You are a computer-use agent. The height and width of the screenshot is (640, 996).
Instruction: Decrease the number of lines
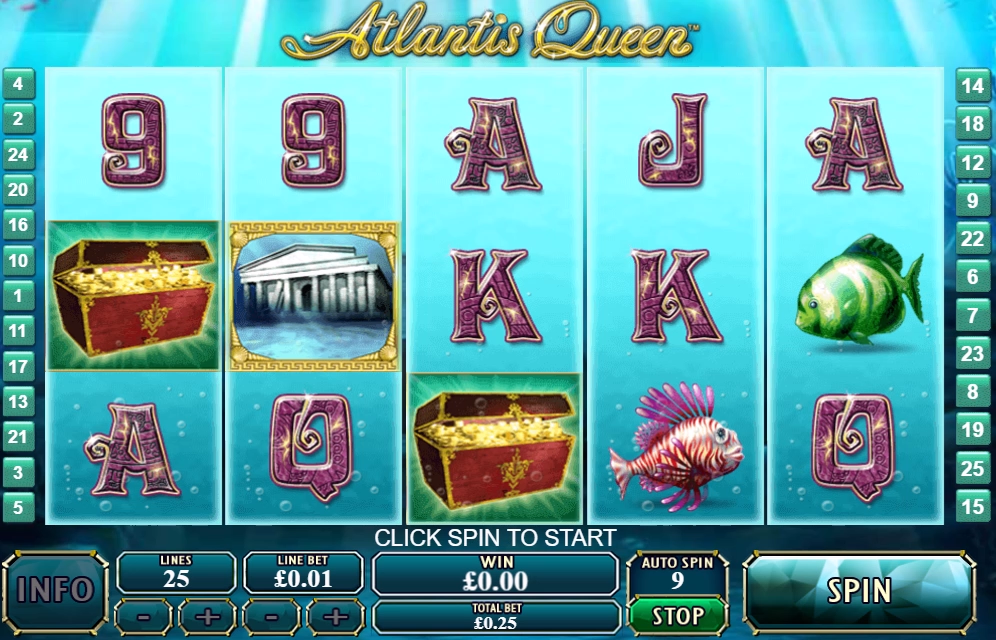tap(143, 616)
